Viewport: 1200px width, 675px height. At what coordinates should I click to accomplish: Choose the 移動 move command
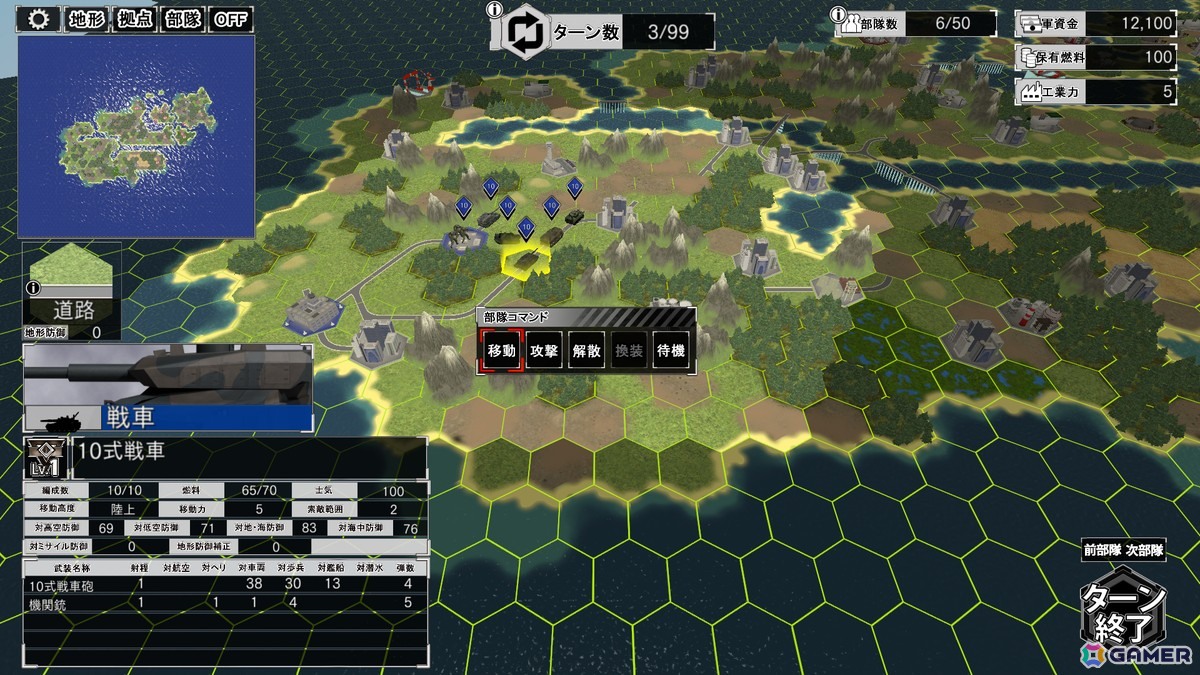point(501,351)
